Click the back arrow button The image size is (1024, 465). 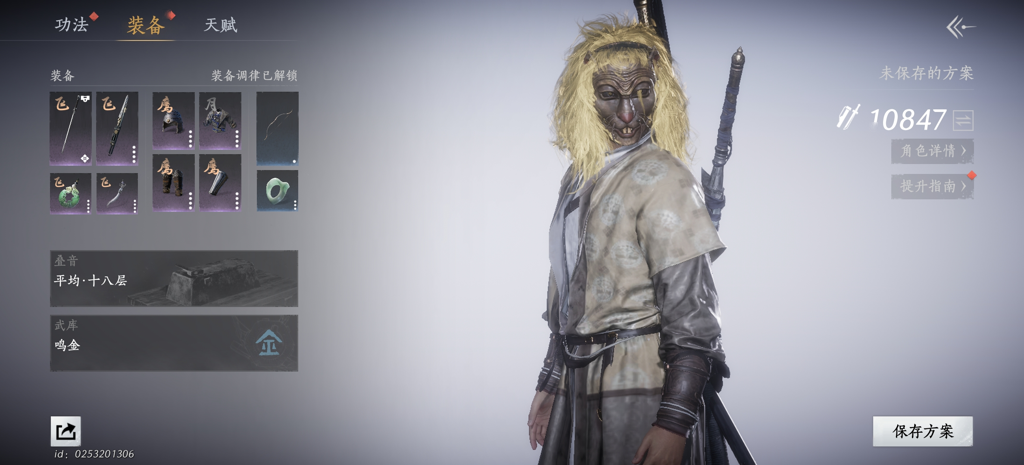(960, 28)
